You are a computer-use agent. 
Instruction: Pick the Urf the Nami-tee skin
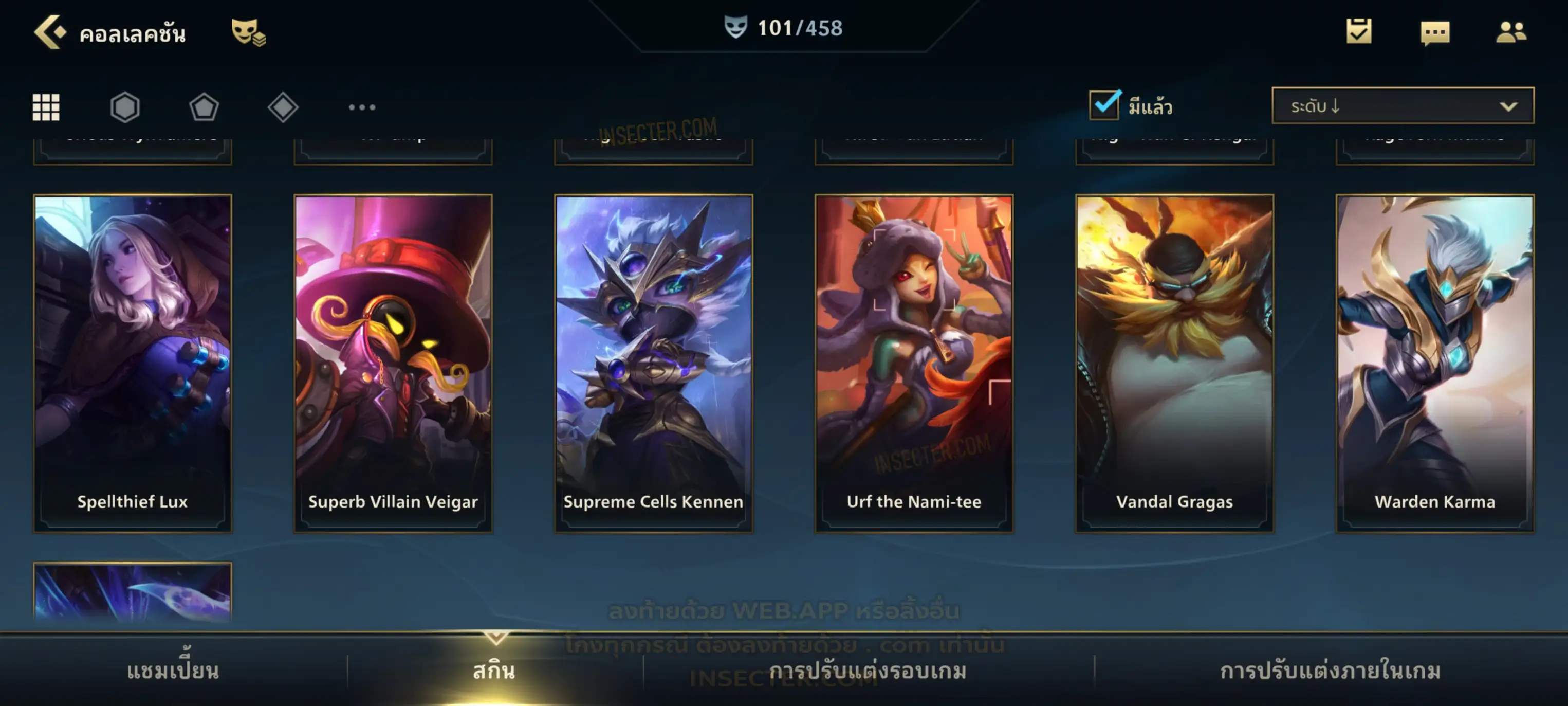coord(914,364)
